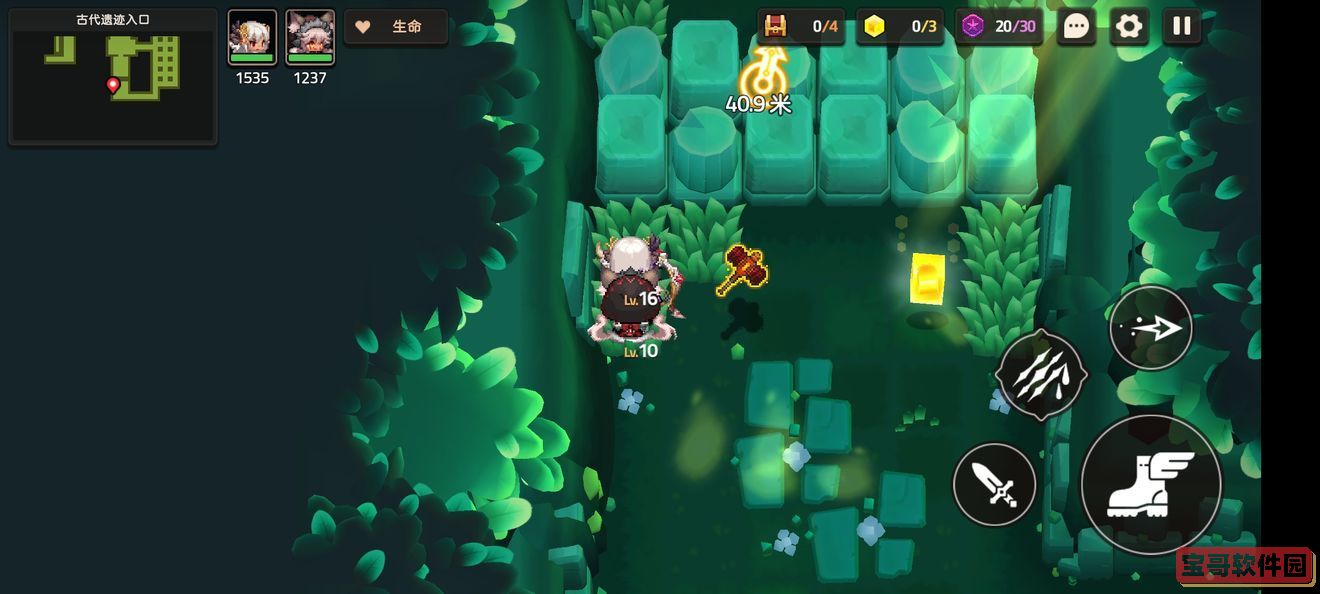Open the chat speech bubble
Viewport: 1320px width, 594px height.
point(1076,27)
